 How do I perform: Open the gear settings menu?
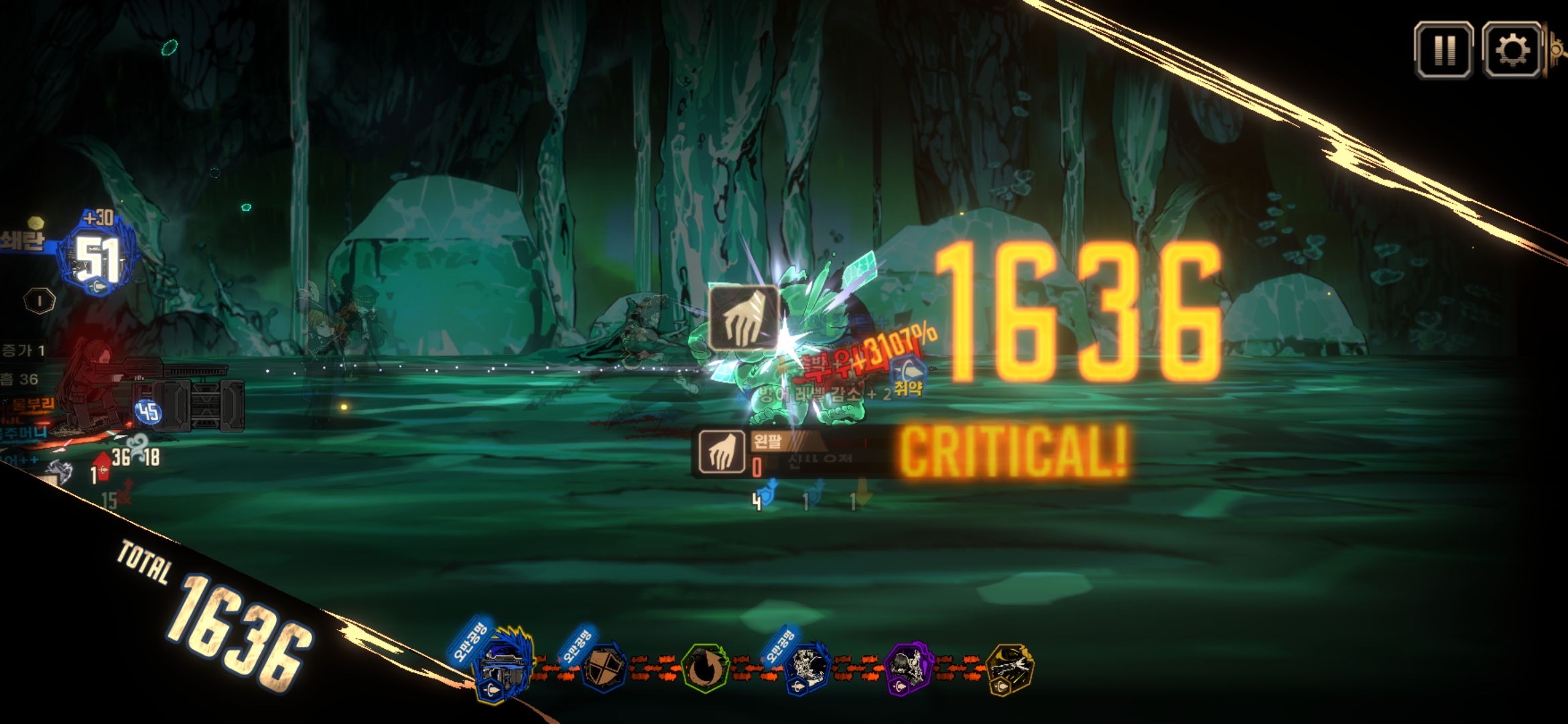[x=1512, y=50]
